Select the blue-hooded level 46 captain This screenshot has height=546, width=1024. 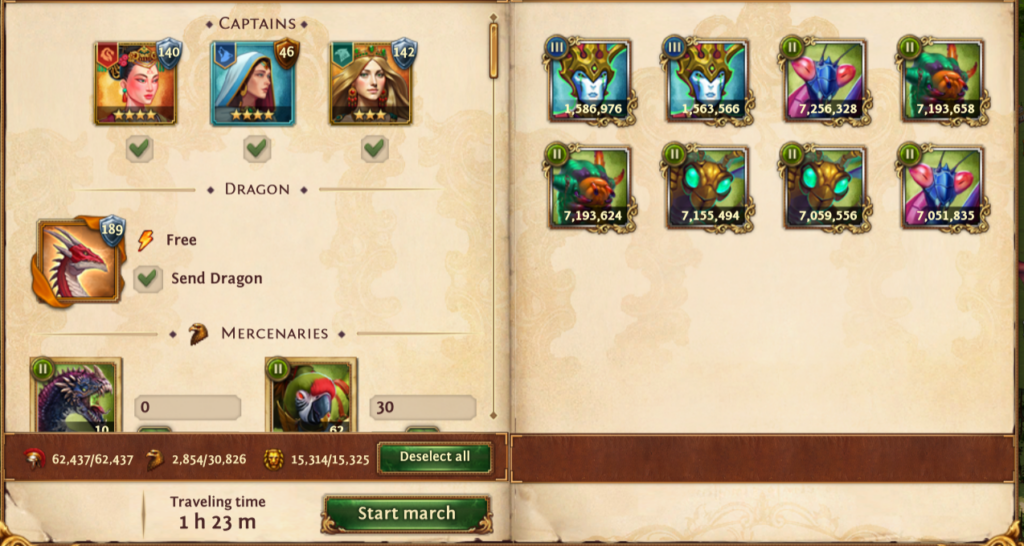tap(253, 83)
